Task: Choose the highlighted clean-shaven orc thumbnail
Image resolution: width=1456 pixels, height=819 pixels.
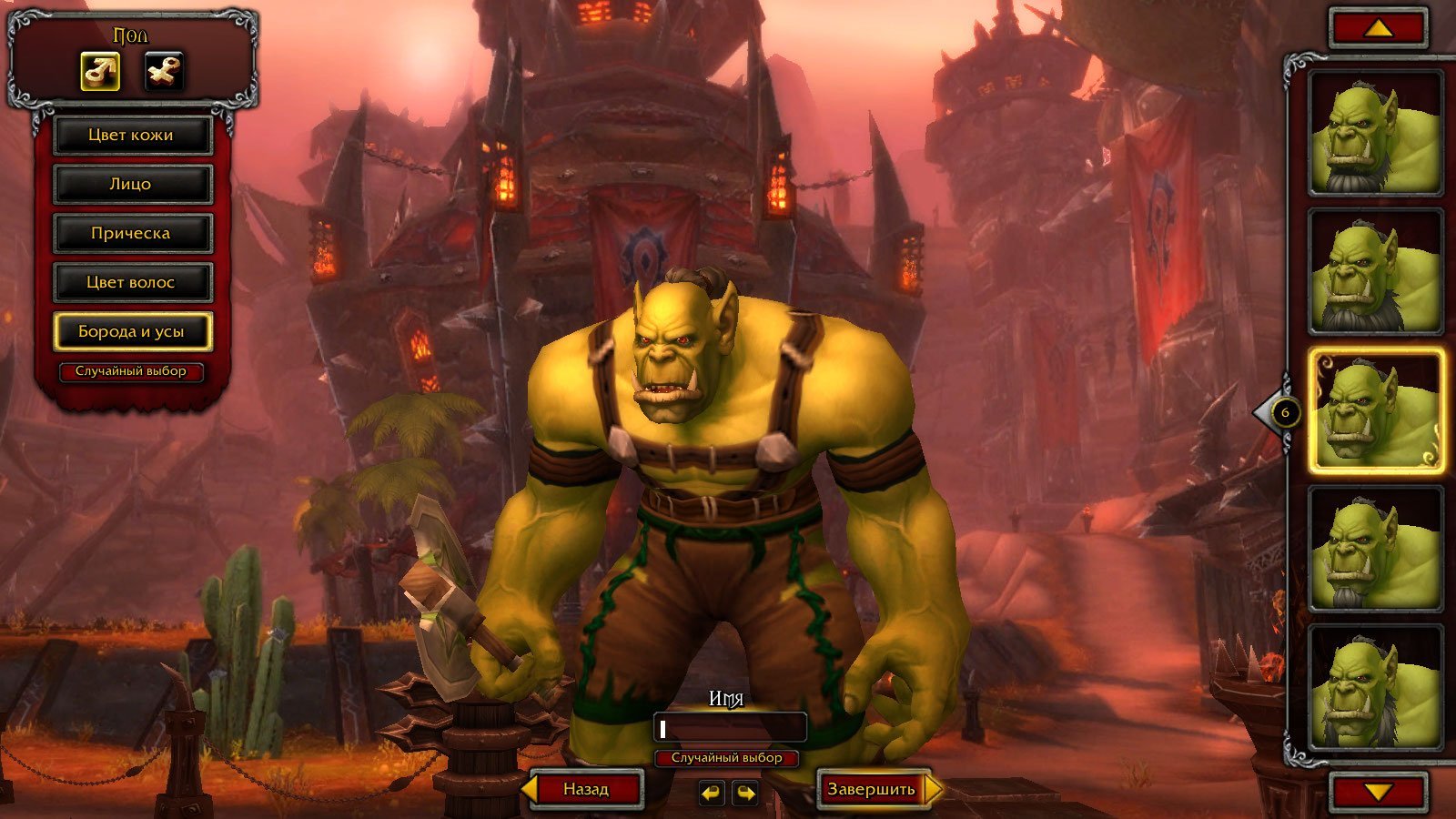Action: pos(1376,411)
